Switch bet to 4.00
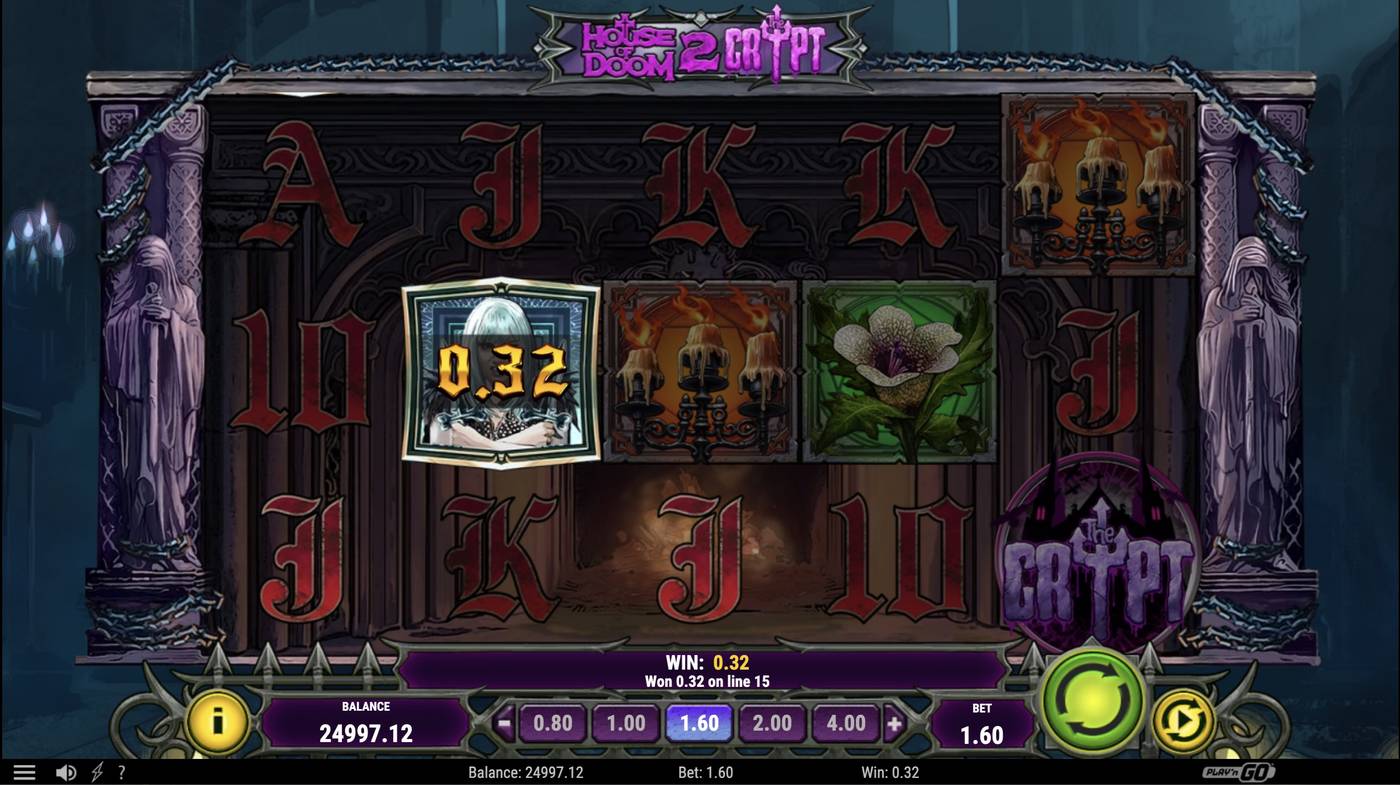Image resolution: width=1400 pixels, height=785 pixels. [845, 722]
